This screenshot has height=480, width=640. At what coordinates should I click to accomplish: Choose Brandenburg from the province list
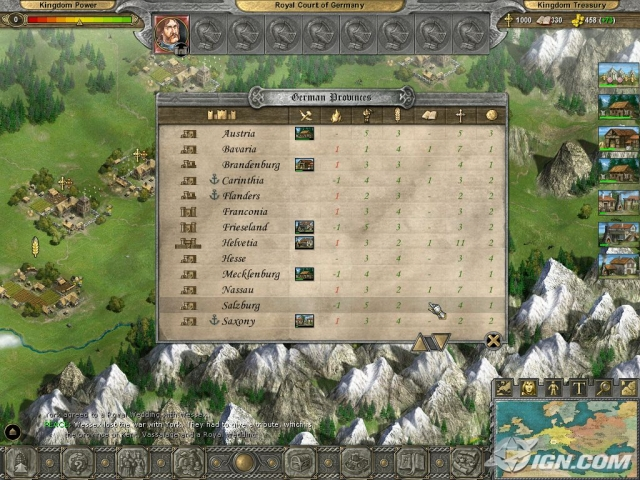coord(251,164)
